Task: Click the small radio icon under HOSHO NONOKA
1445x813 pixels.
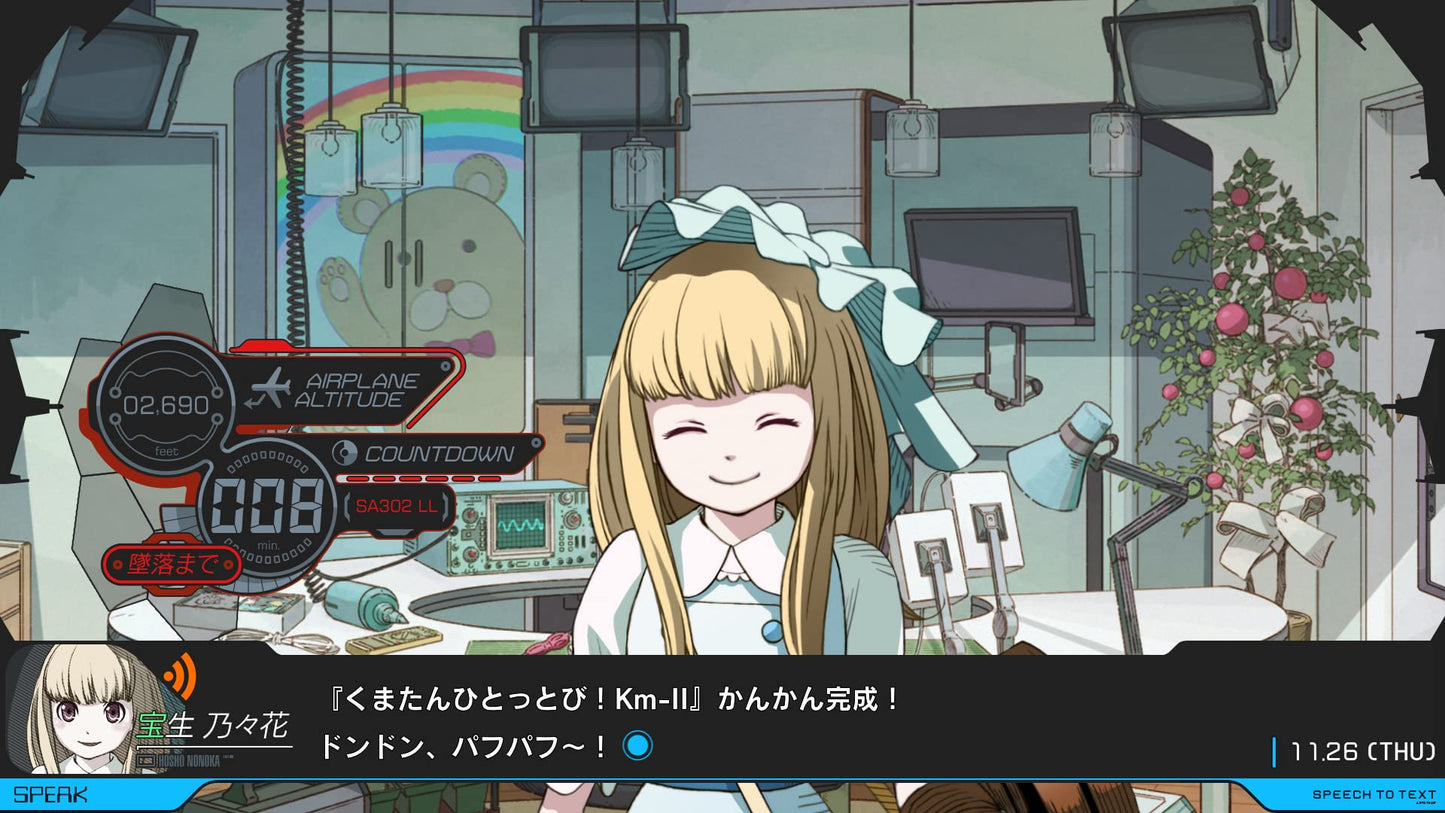Action: pos(146,760)
